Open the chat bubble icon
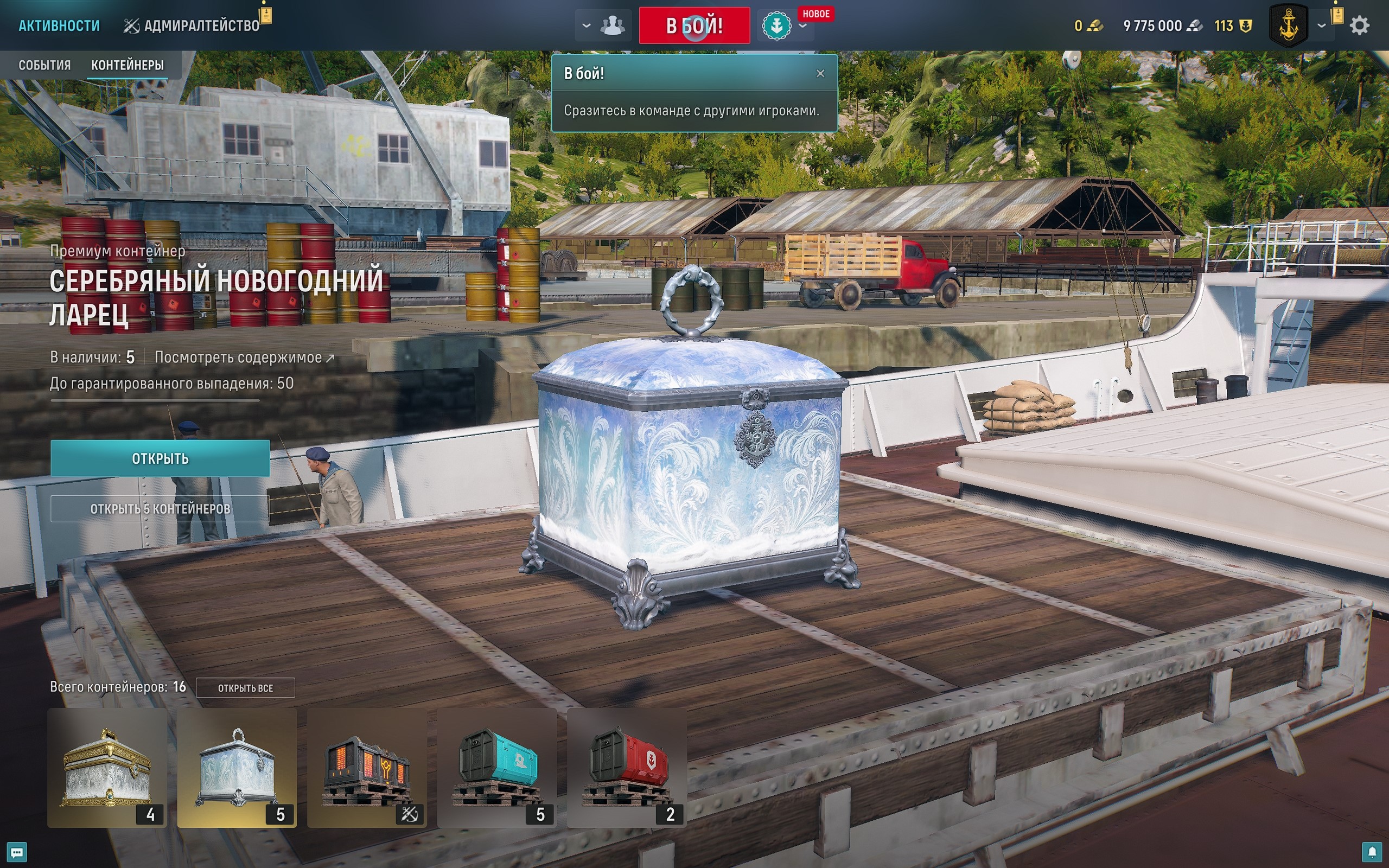This screenshot has height=868, width=1389. [17, 852]
